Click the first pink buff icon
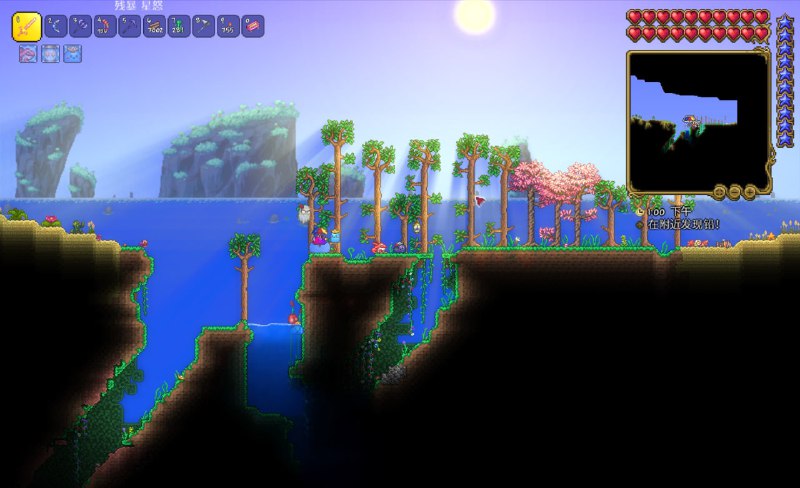Screen dimensions: 800x488 pos(27,54)
